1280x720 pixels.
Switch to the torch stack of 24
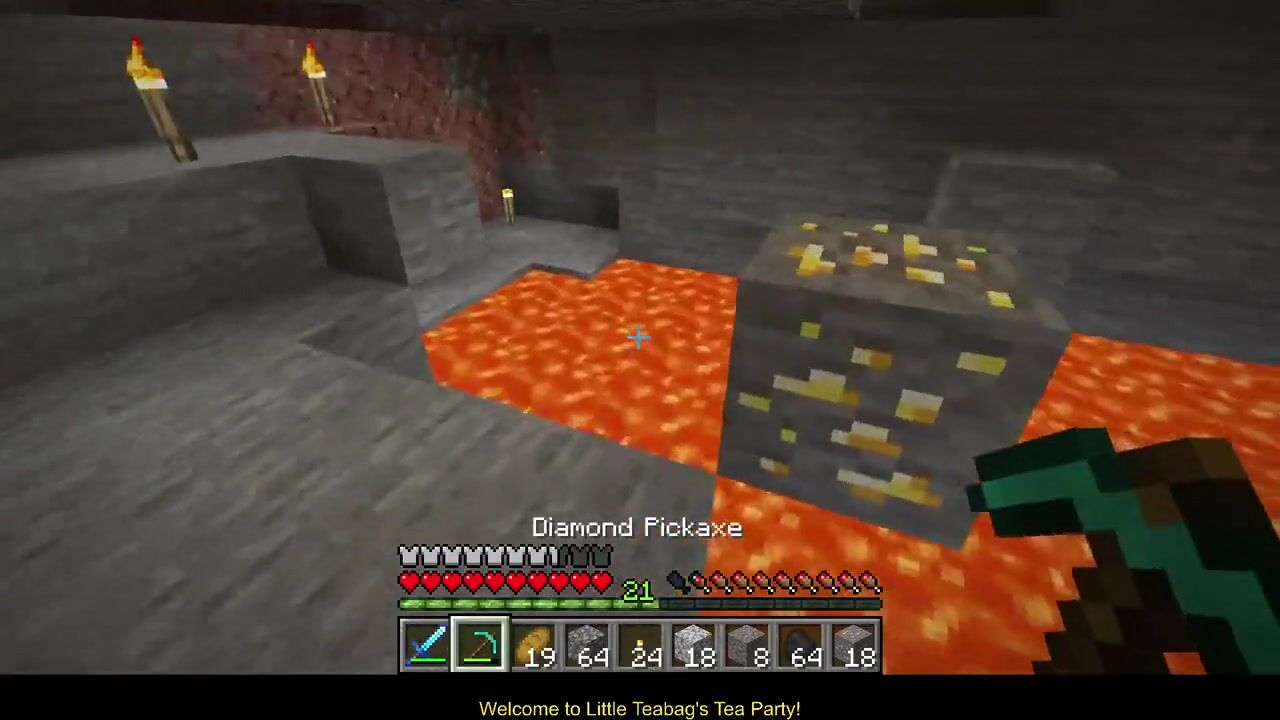[640, 644]
